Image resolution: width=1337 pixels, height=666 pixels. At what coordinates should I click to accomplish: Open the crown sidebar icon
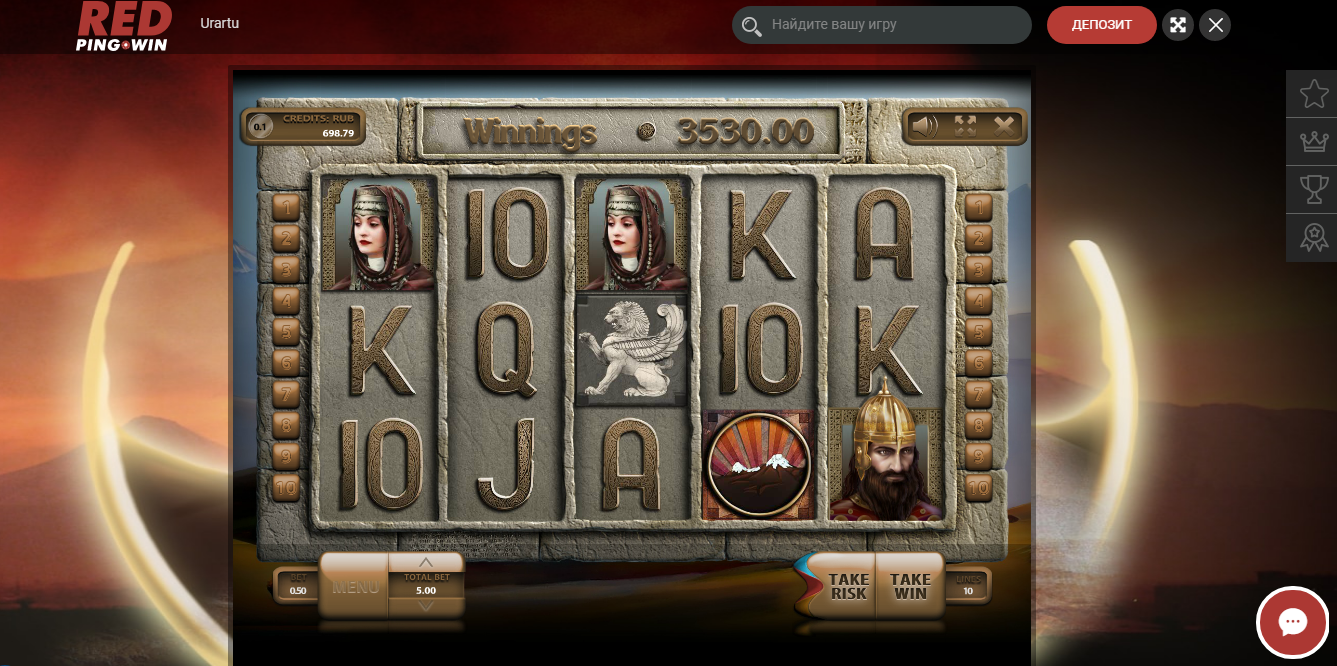[1313, 141]
